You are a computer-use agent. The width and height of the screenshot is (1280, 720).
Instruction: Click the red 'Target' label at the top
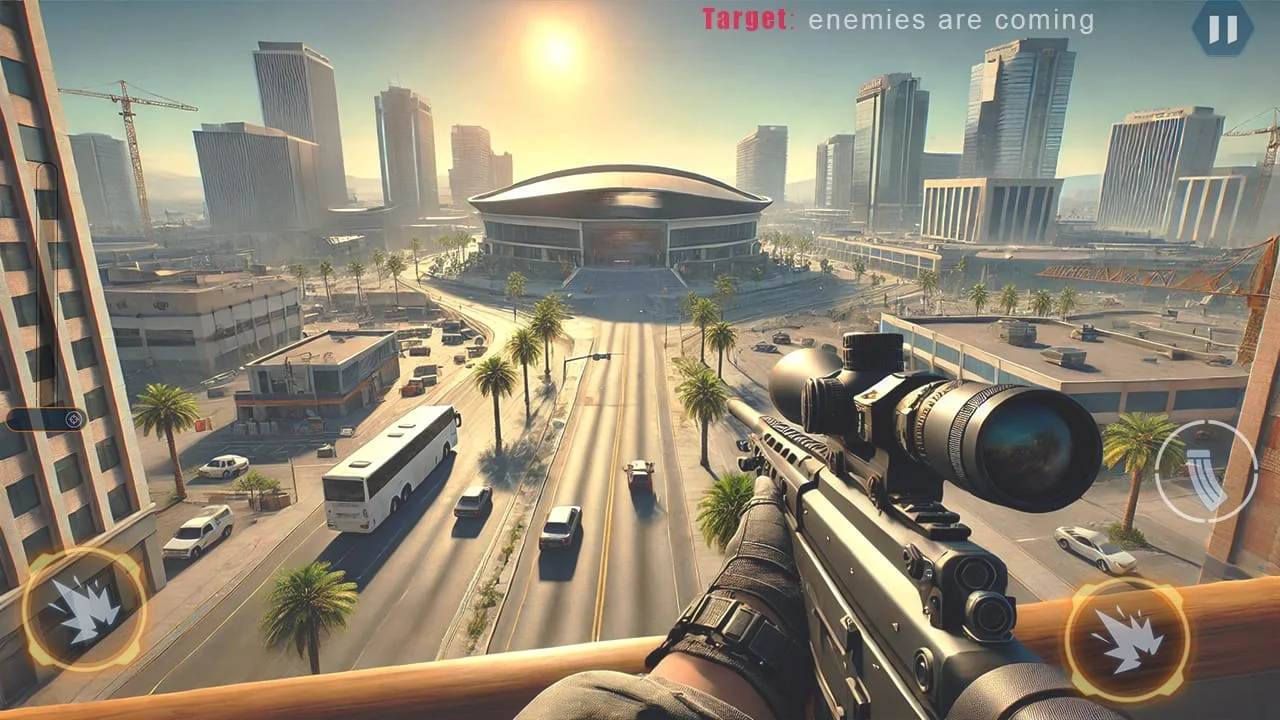click(x=745, y=17)
